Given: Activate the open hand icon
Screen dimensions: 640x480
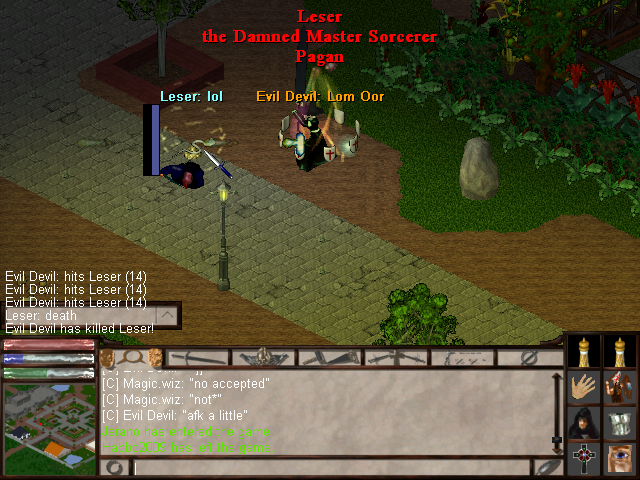Looking at the screenshot, I should pyautogui.click(x=584, y=387).
